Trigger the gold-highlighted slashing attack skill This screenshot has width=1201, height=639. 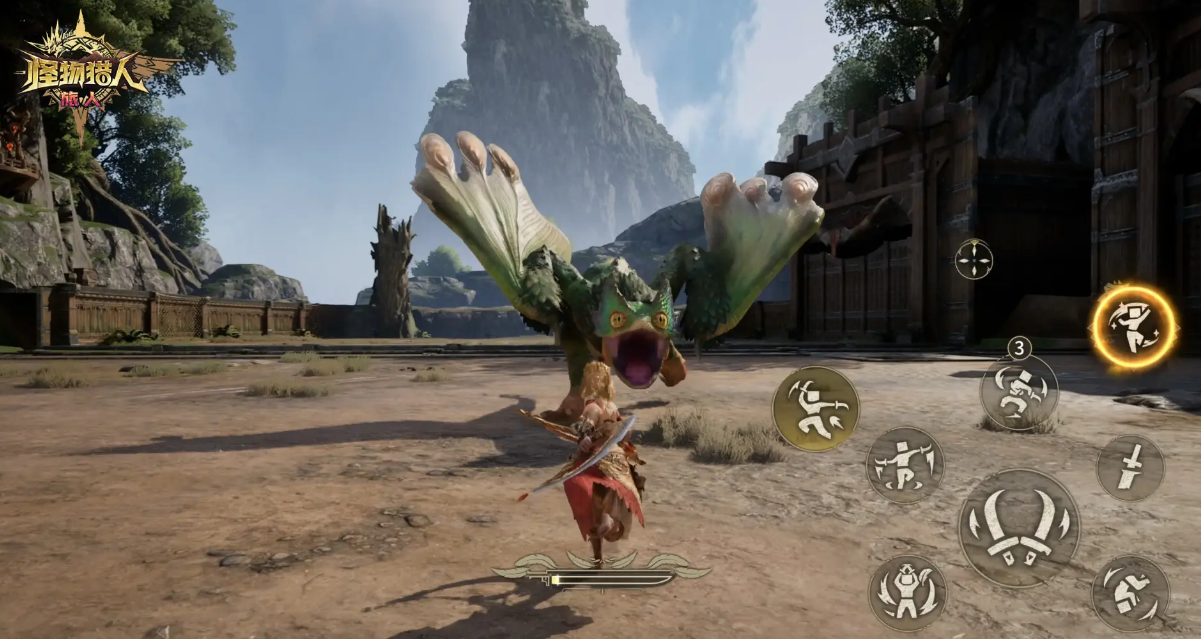[x=816, y=408]
